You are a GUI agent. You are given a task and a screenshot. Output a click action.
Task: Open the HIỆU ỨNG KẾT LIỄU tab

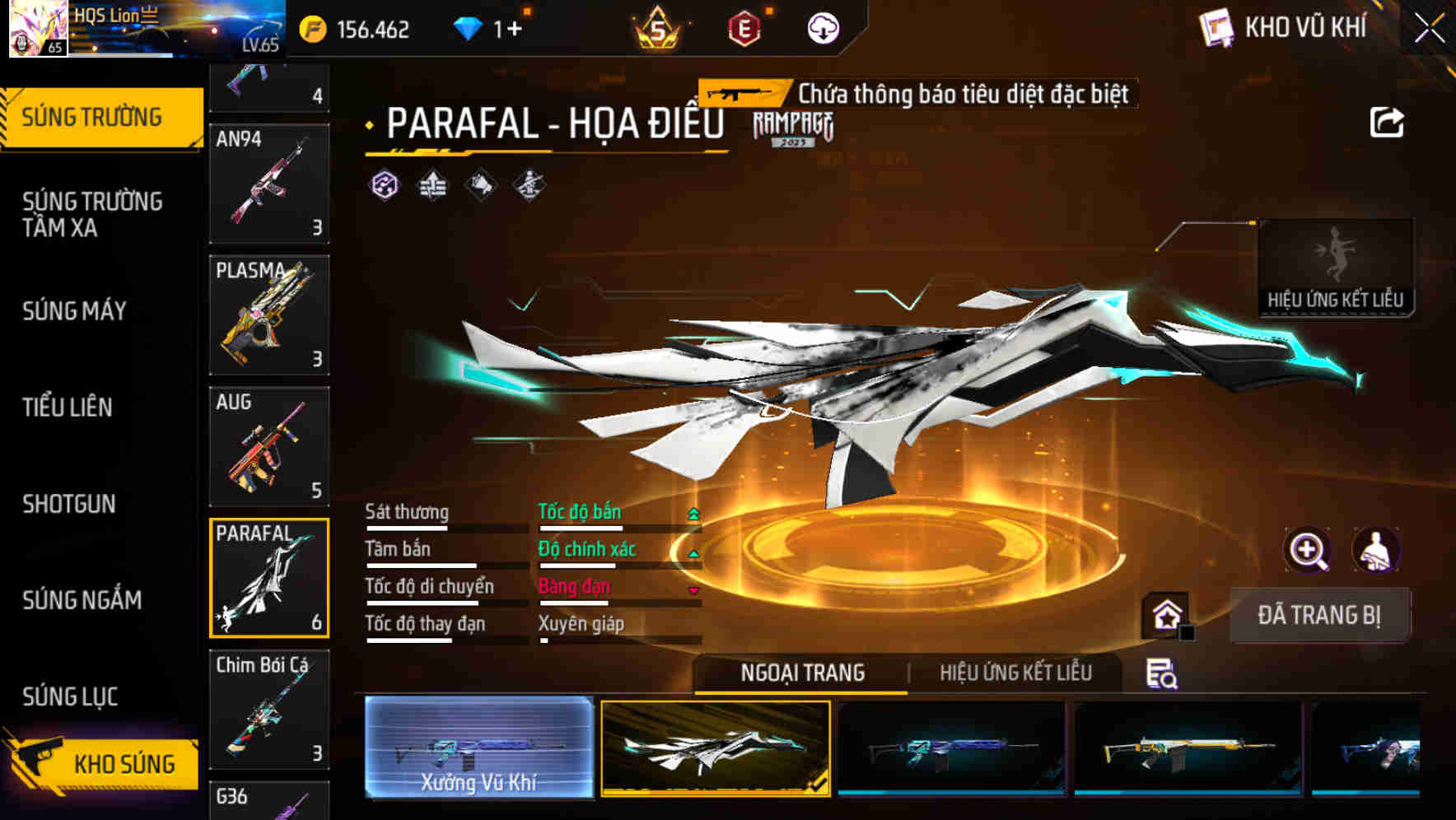1017,673
